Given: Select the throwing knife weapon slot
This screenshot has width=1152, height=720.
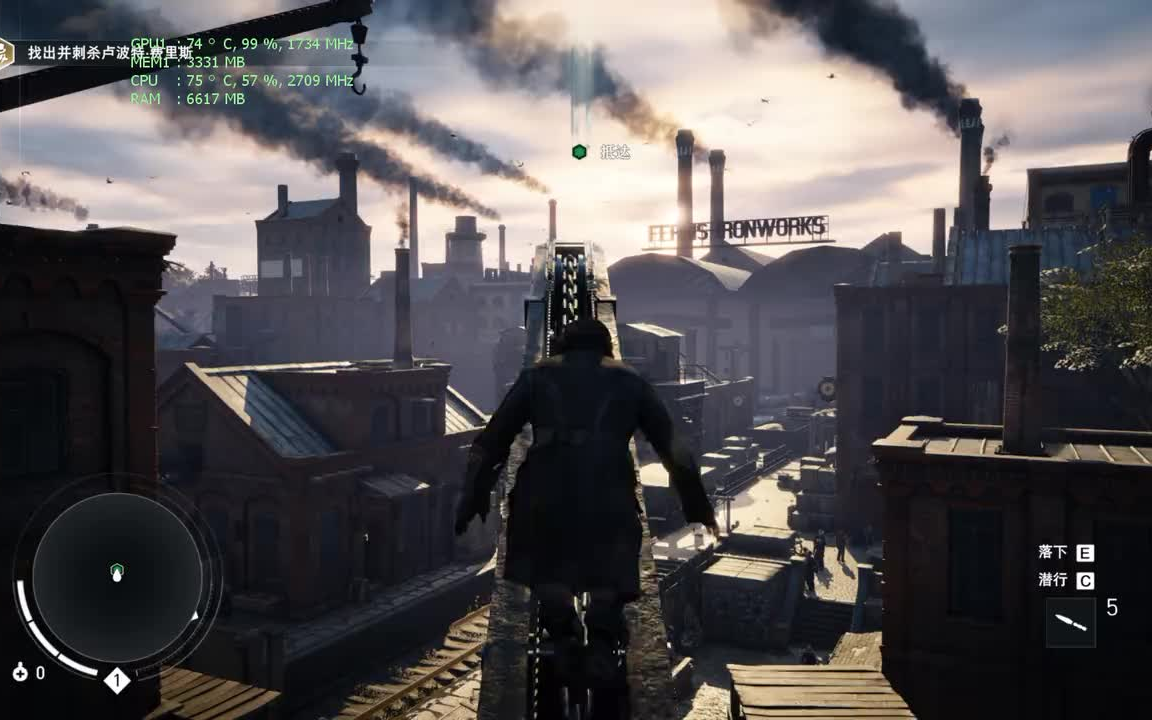Looking at the screenshot, I should click(1070, 622).
